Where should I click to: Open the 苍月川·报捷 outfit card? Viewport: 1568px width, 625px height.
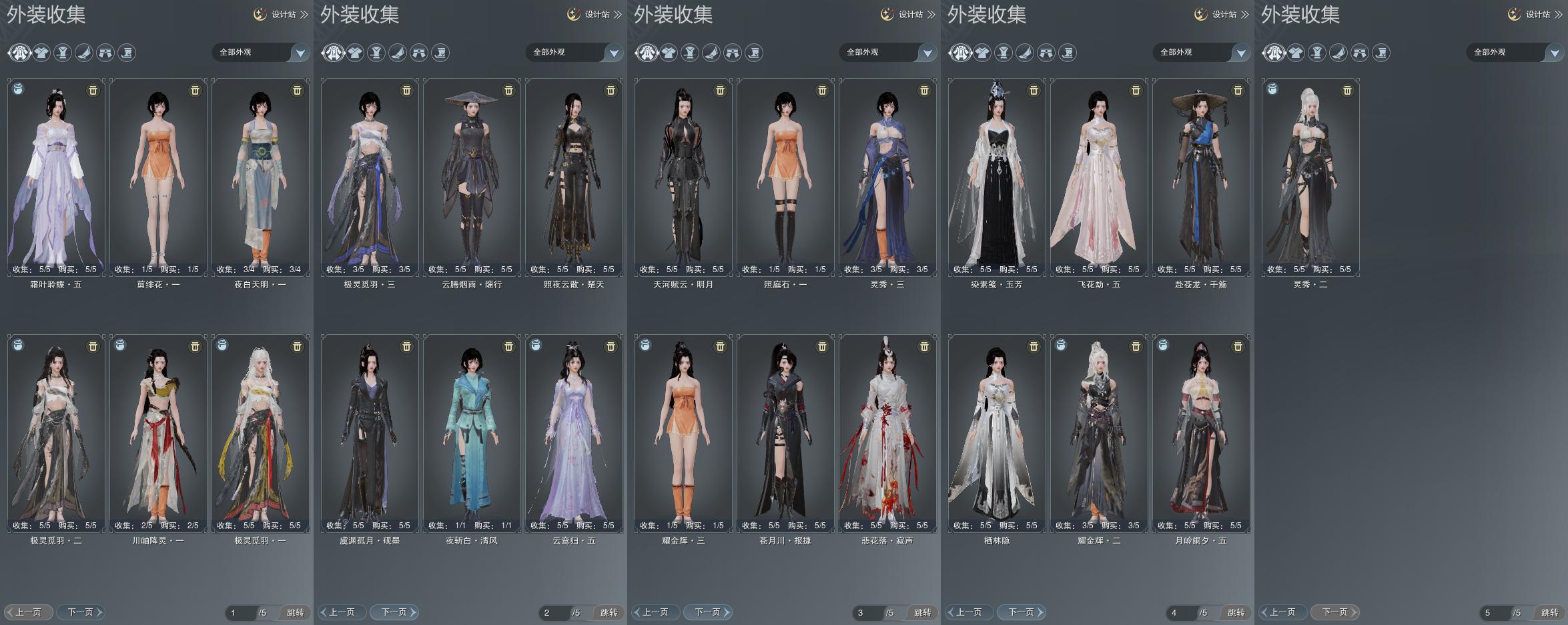pos(785,433)
